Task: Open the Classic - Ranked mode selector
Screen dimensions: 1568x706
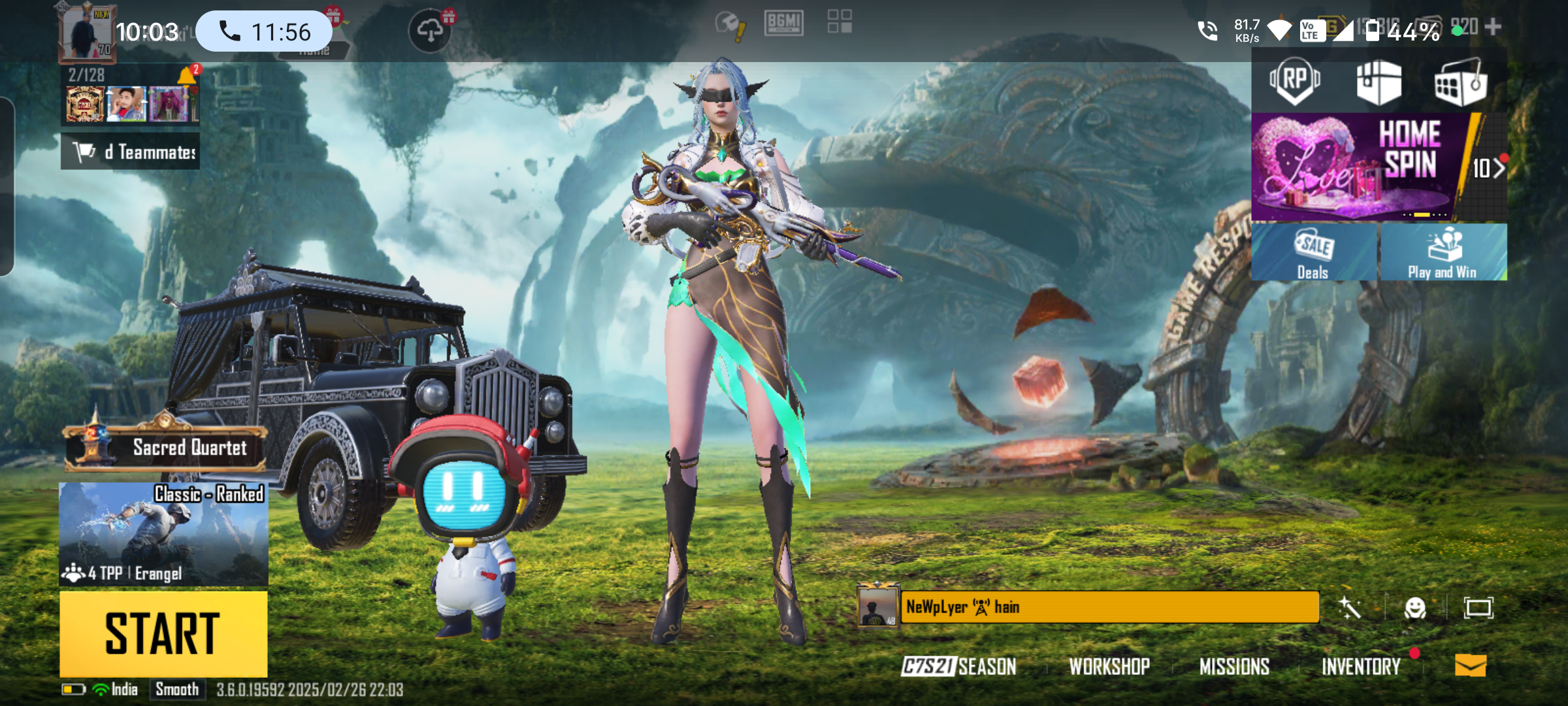Action: [x=163, y=533]
